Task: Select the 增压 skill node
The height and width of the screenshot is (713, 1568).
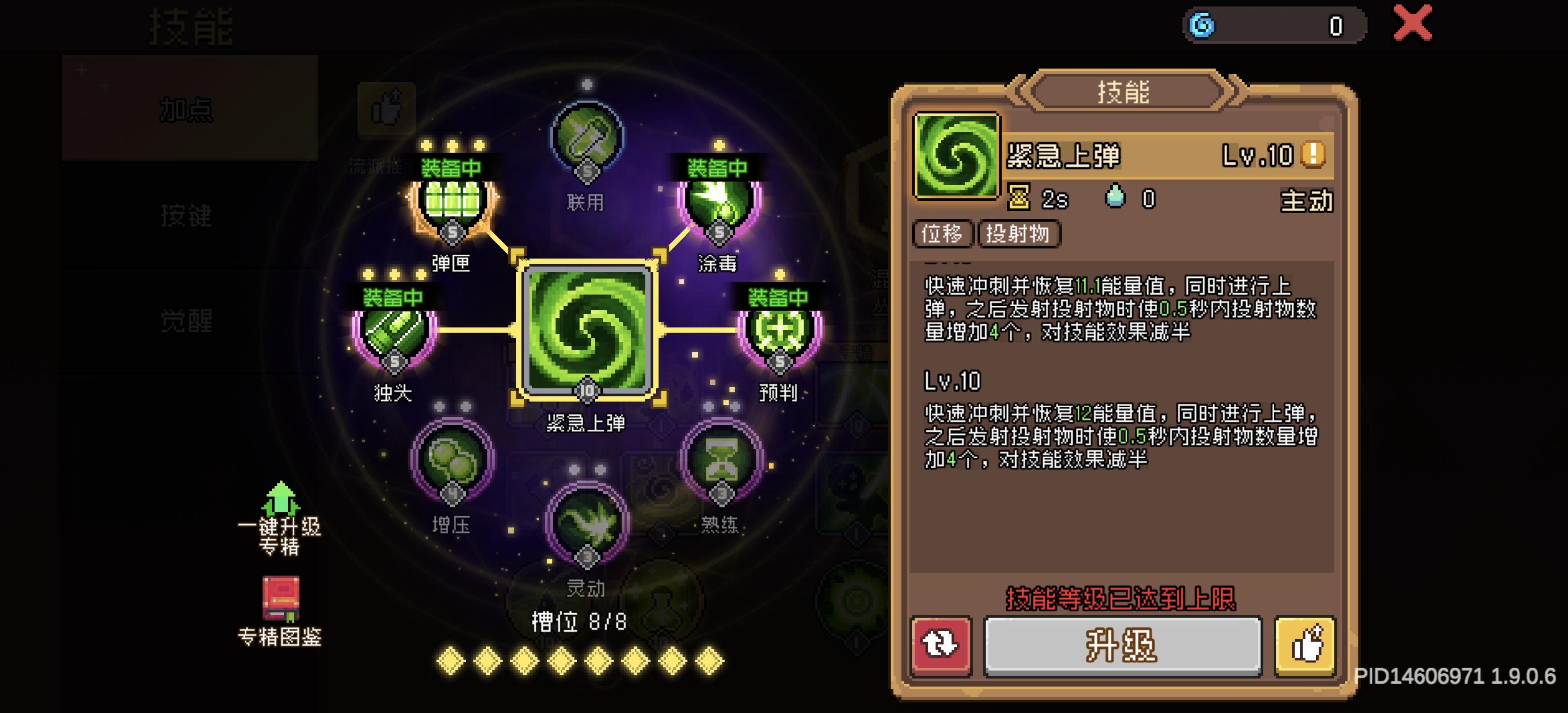Action: (453, 463)
